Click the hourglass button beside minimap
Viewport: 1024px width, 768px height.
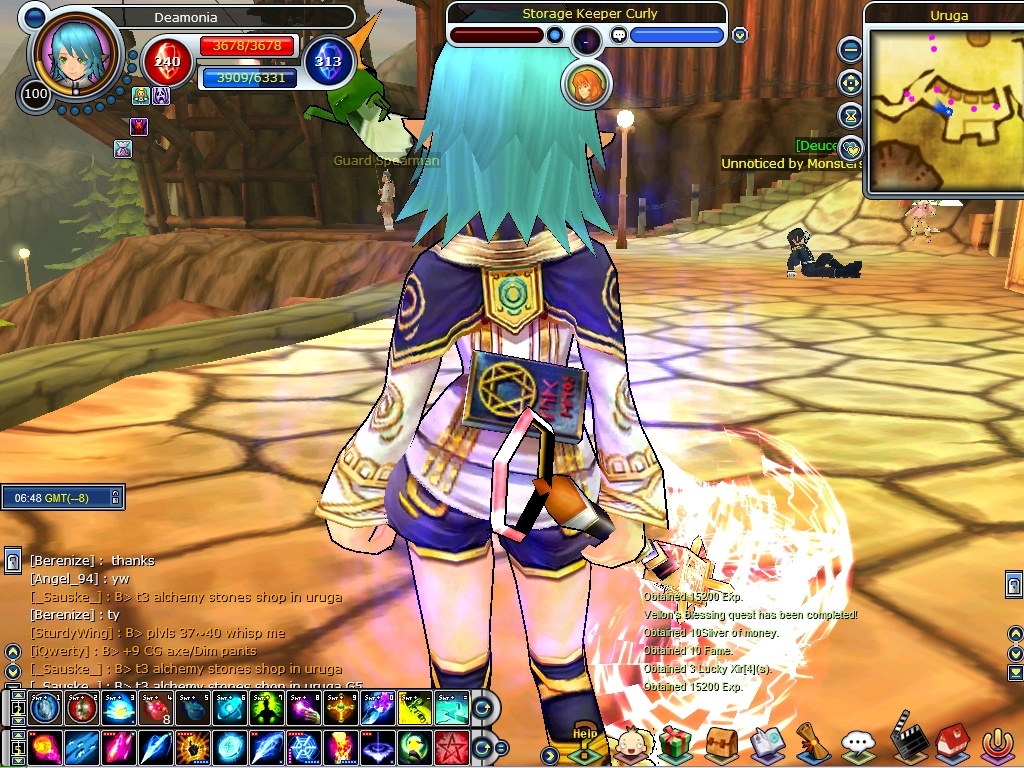point(850,115)
